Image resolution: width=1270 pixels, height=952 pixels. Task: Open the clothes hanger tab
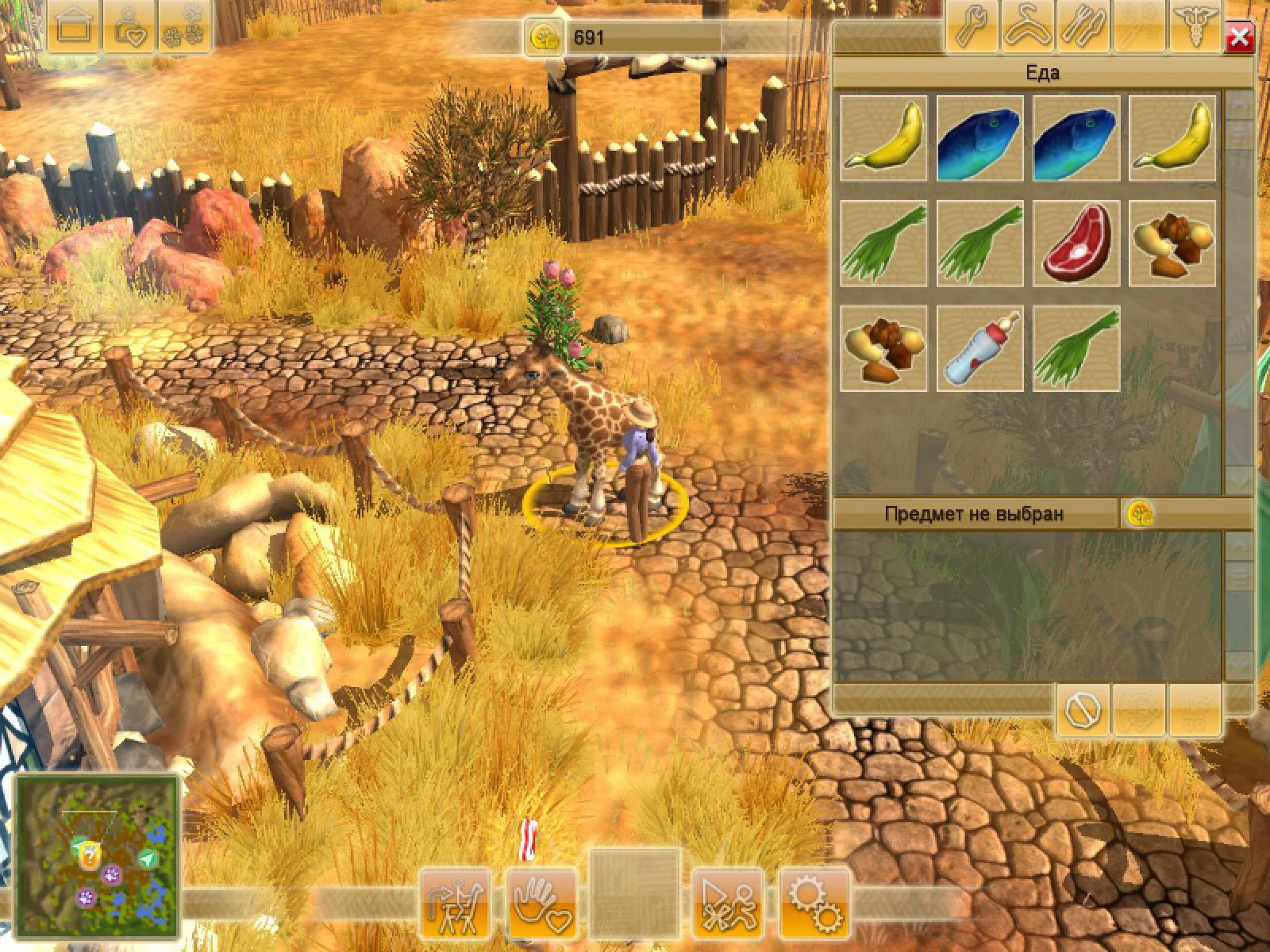coord(1028,28)
